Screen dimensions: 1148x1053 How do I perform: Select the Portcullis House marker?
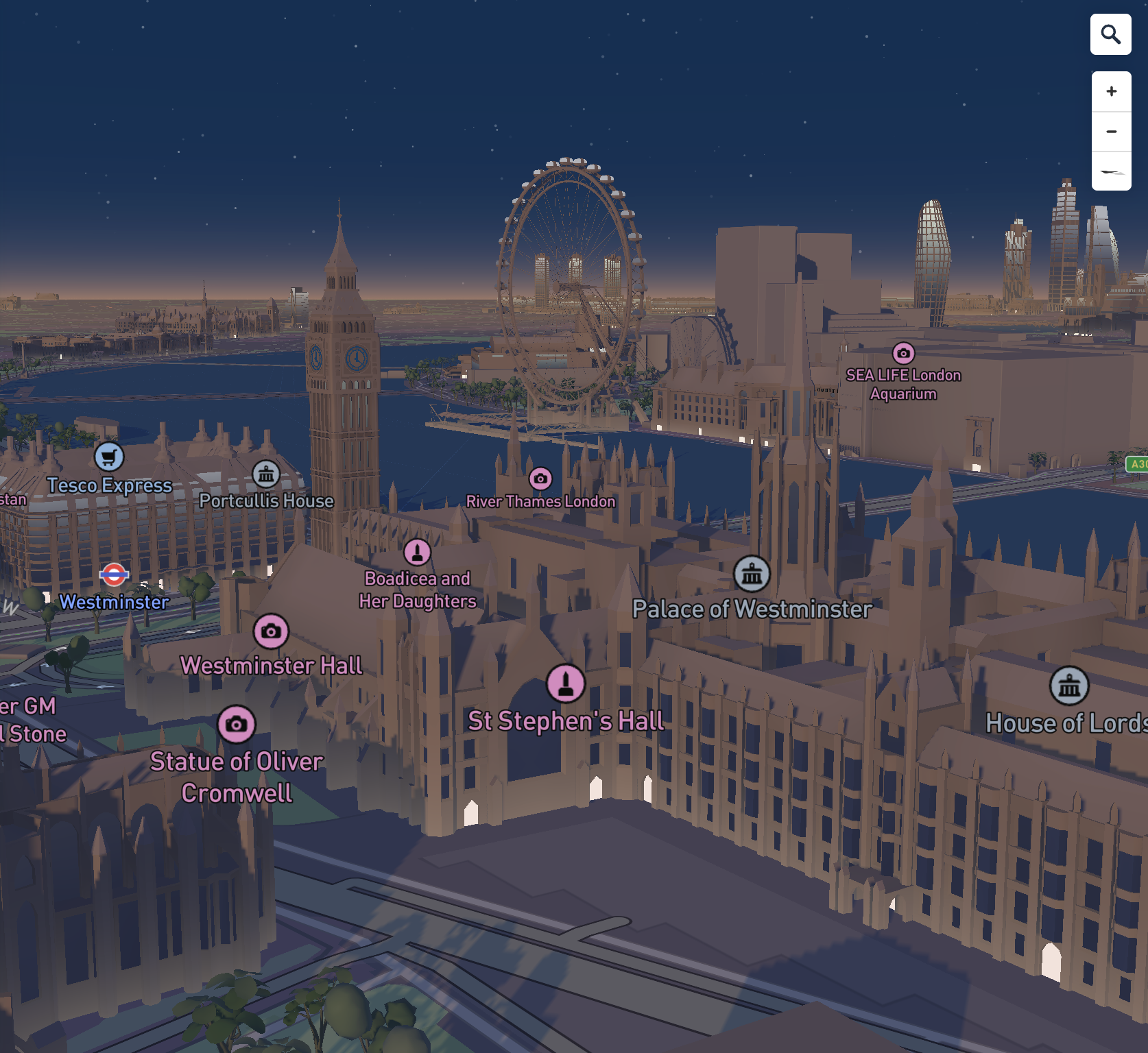(x=266, y=473)
